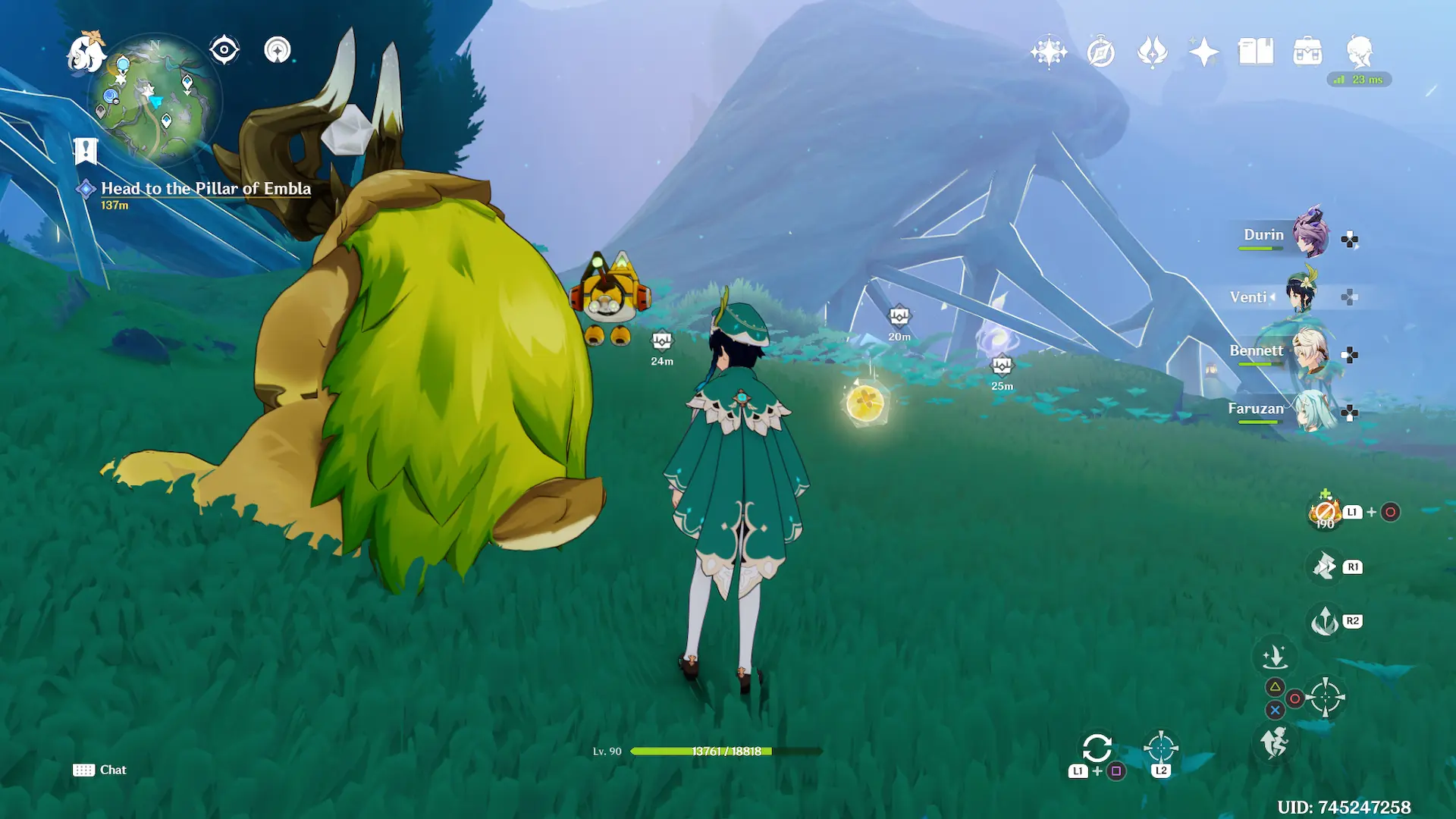Viewport: 1456px width, 819px height.
Task: Open the Chat box
Action: 100,770
